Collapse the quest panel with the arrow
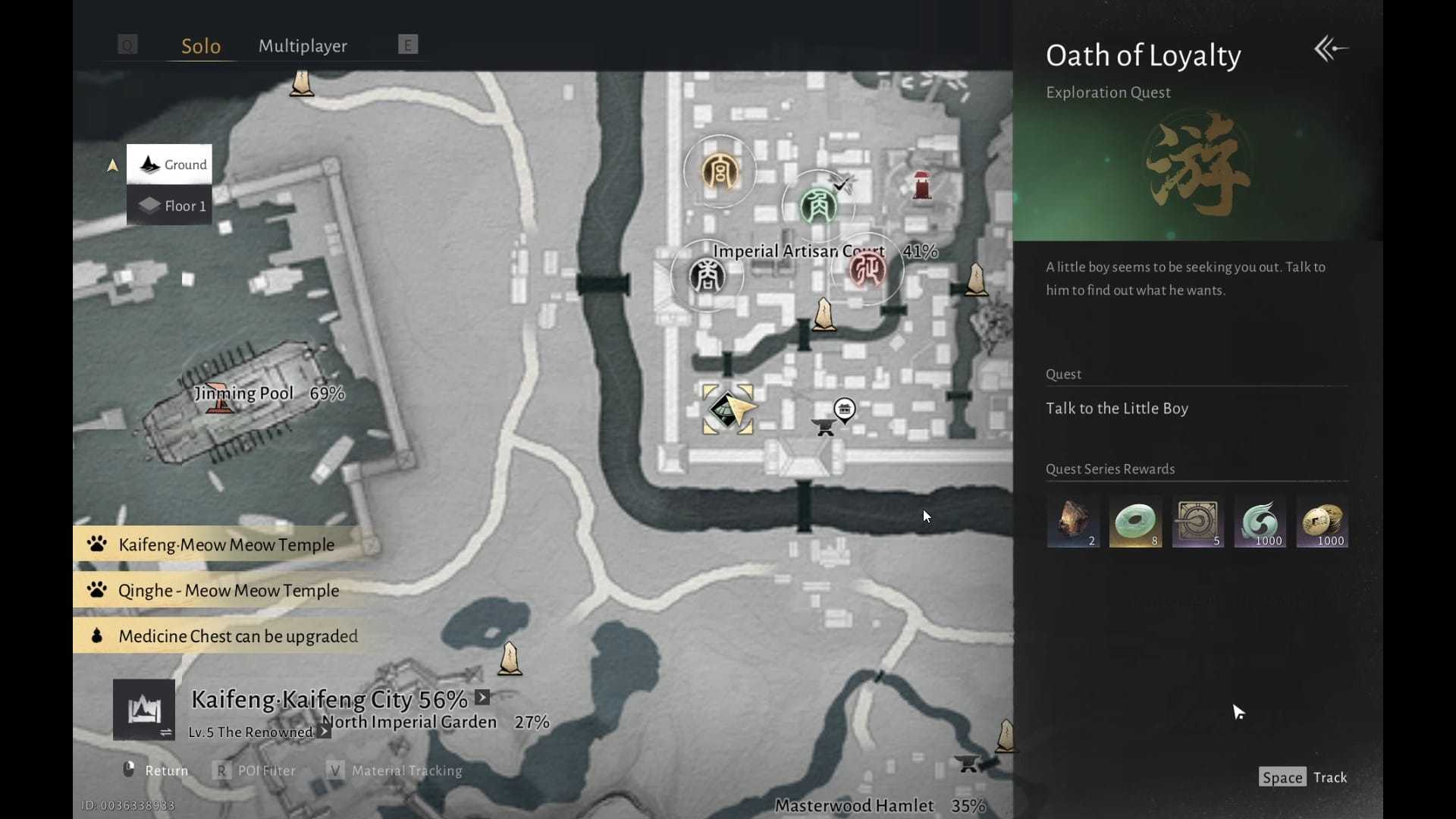 tap(1331, 50)
